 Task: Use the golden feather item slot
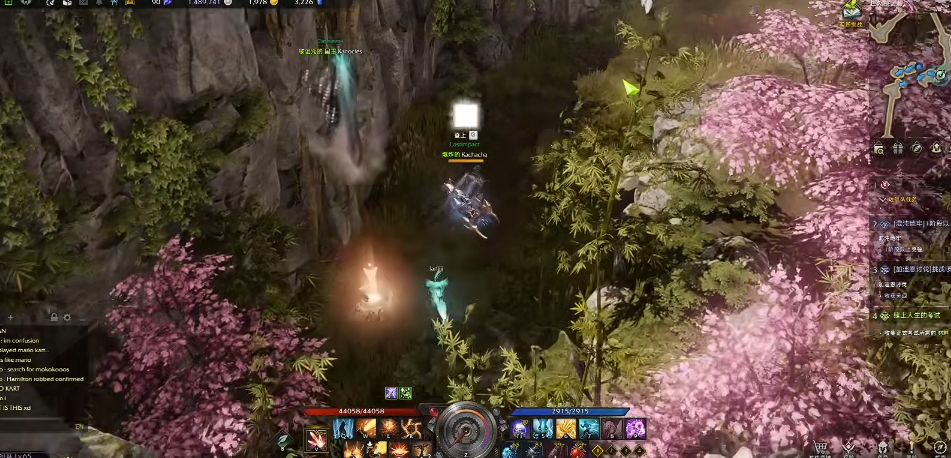coord(566,429)
